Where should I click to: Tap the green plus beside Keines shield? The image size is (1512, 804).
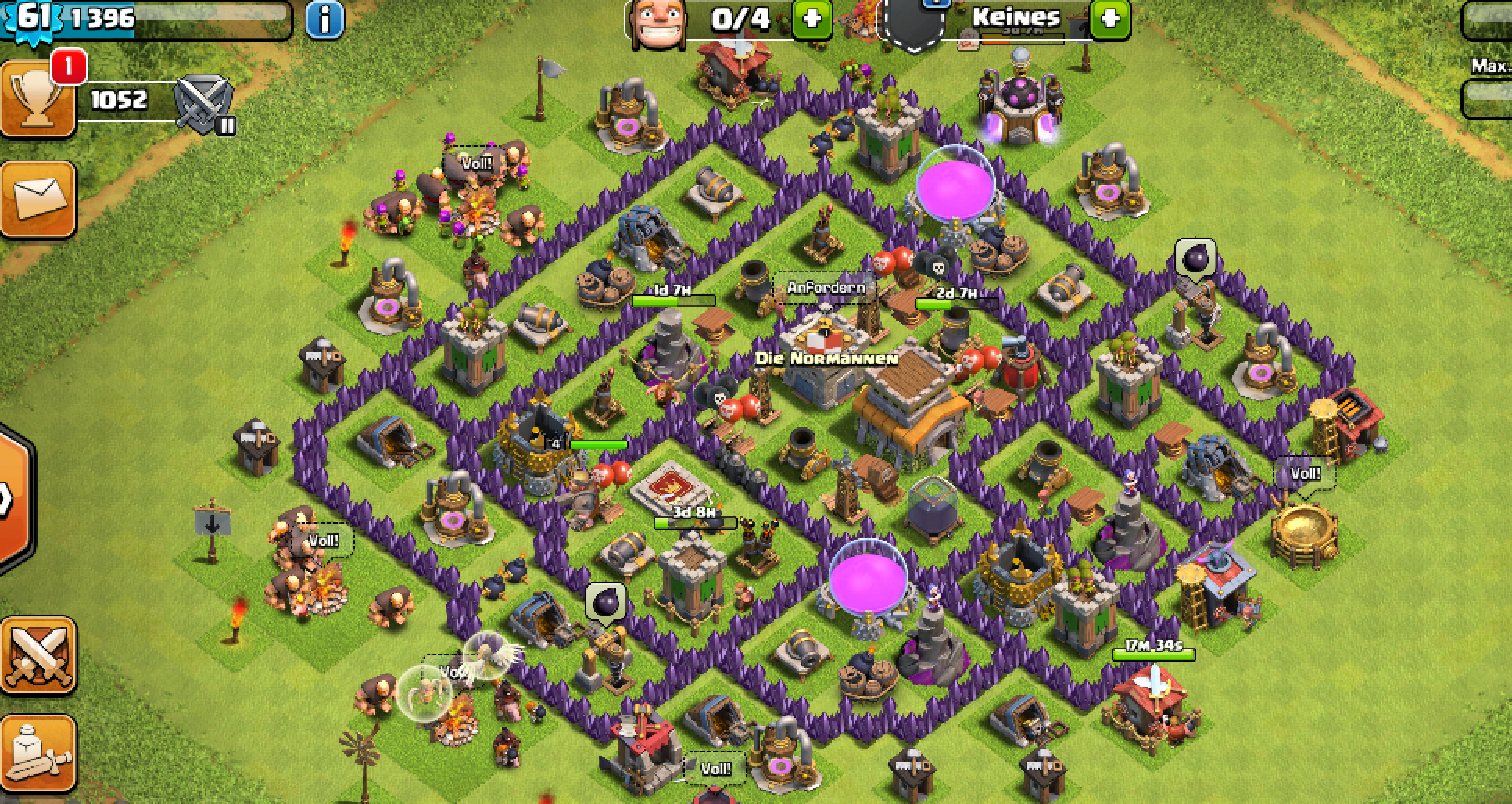(1110, 19)
